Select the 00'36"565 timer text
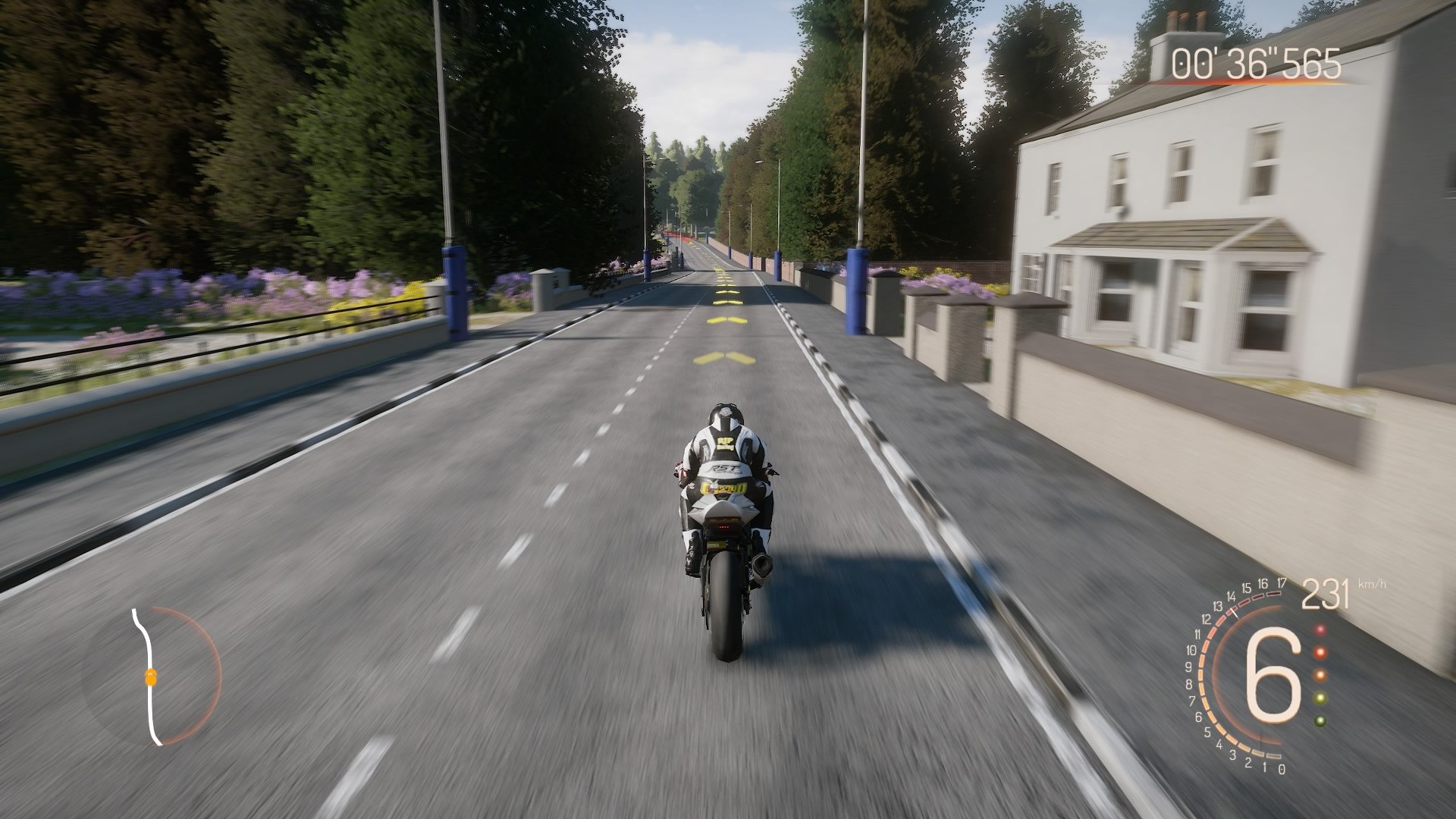The height and width of the screenshot is (819, 1456). (x=1255, y=64)
